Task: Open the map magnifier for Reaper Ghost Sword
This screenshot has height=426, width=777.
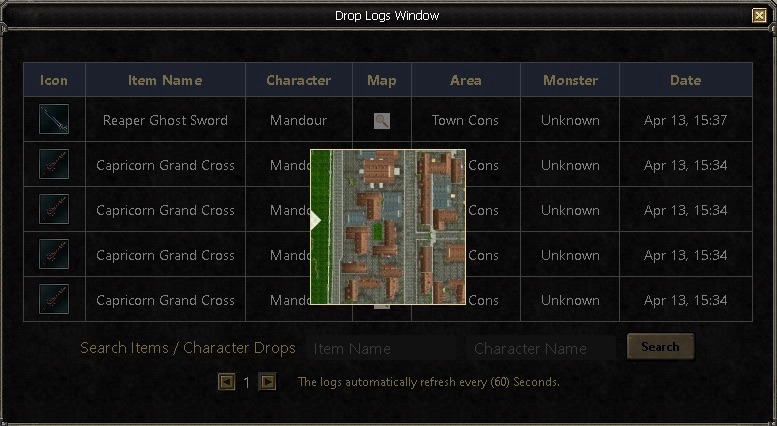Action: (381, 121)
